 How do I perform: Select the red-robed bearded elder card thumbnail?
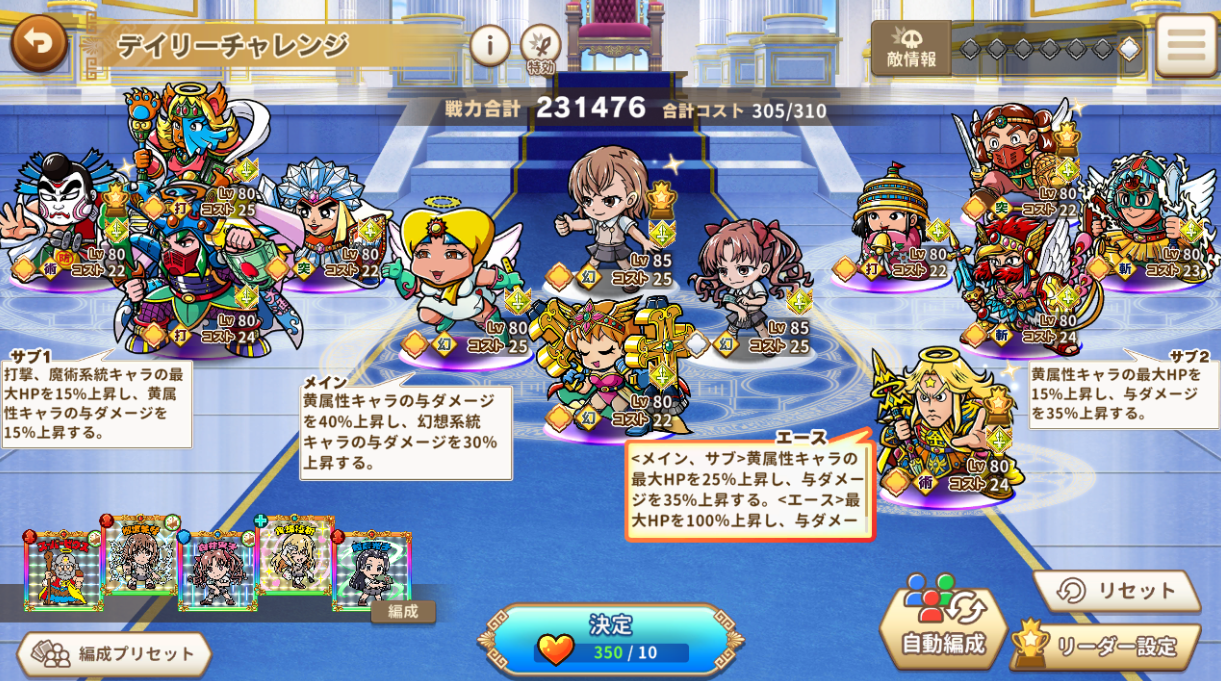click(63, 570)
